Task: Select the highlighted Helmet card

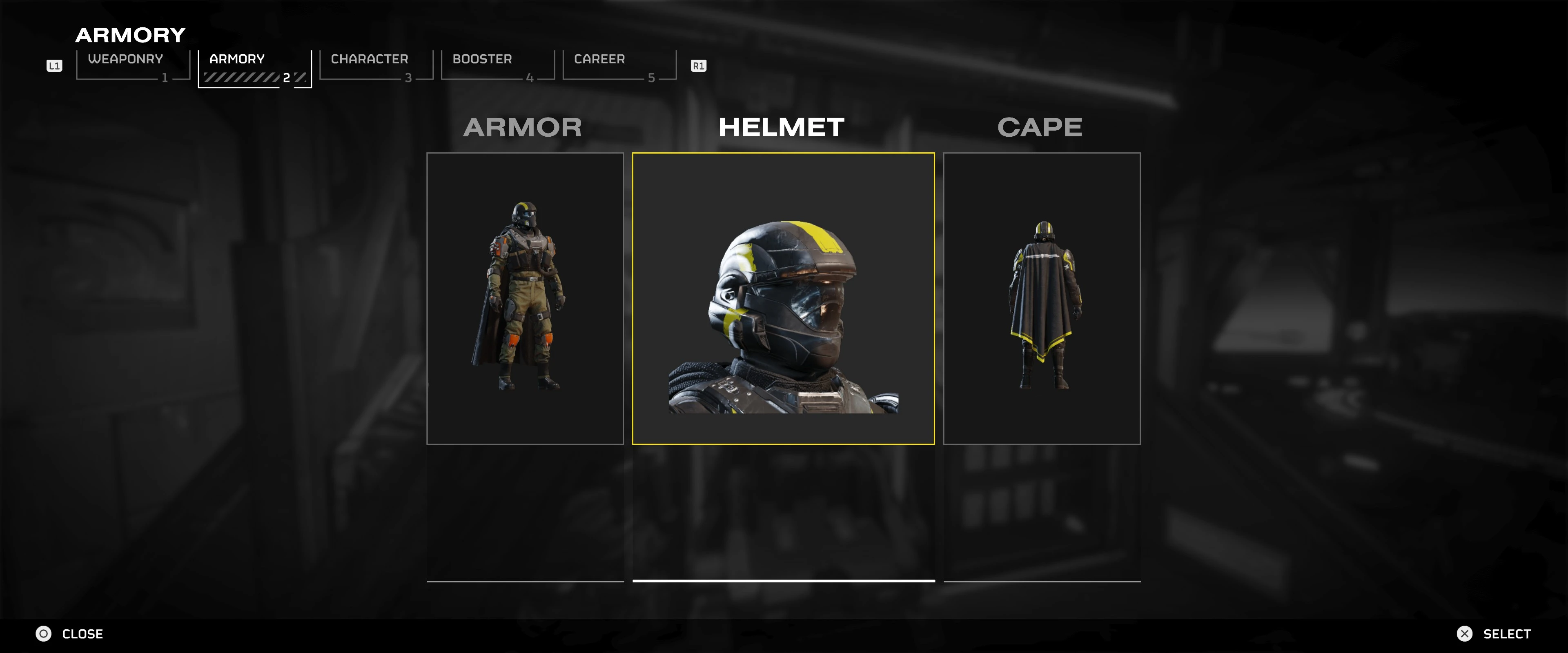Action: (783, 298)
